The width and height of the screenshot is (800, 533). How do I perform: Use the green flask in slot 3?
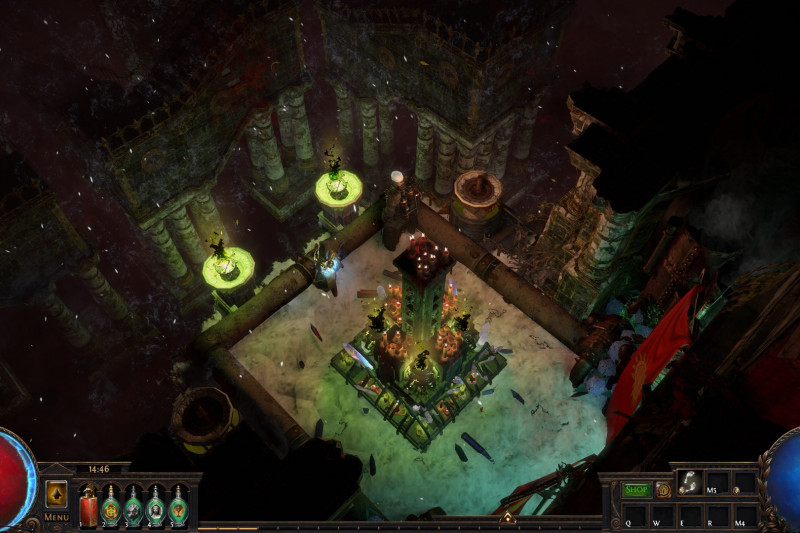pos(133,506)
